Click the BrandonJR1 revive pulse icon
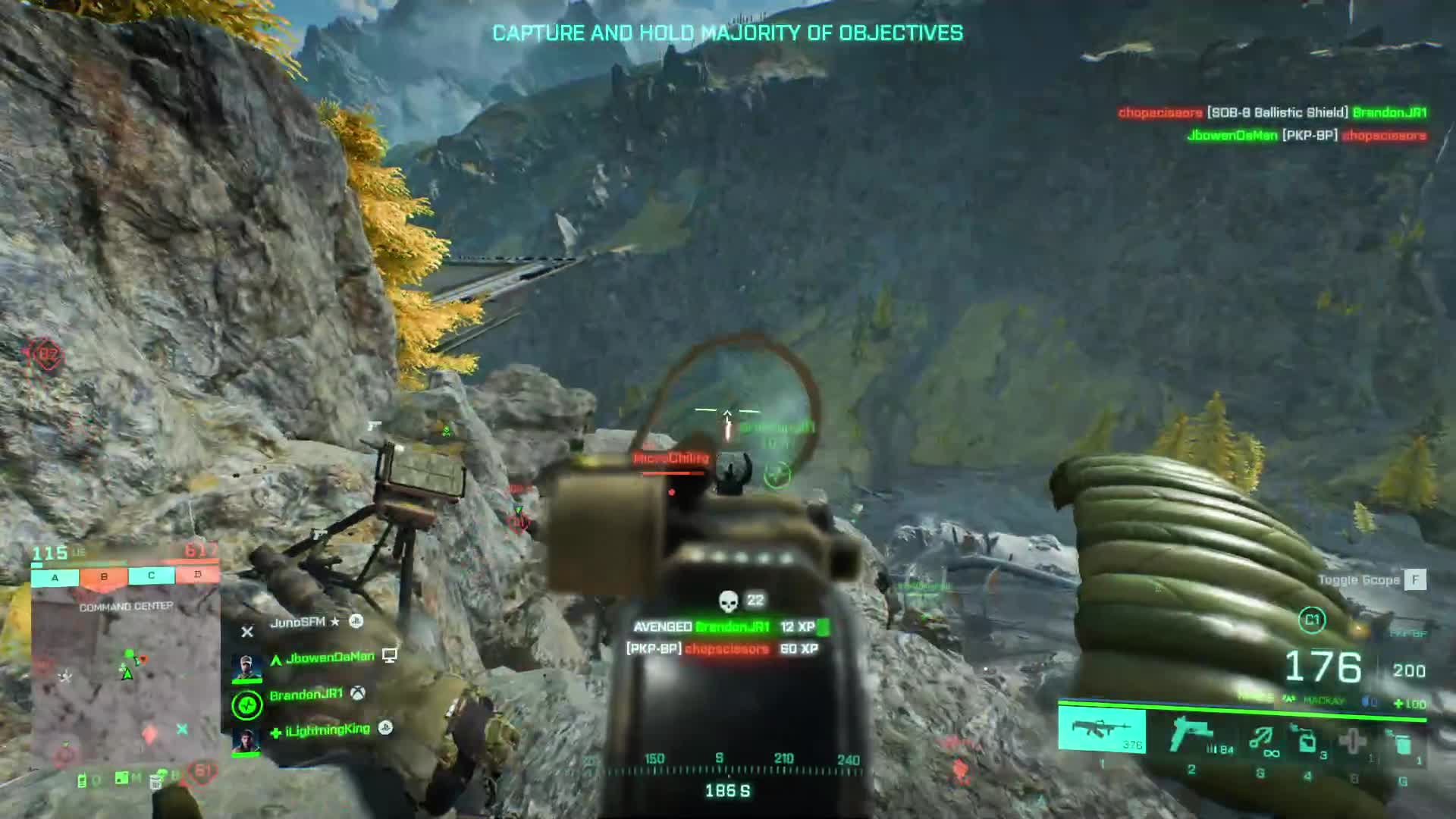 coord(246,706)
